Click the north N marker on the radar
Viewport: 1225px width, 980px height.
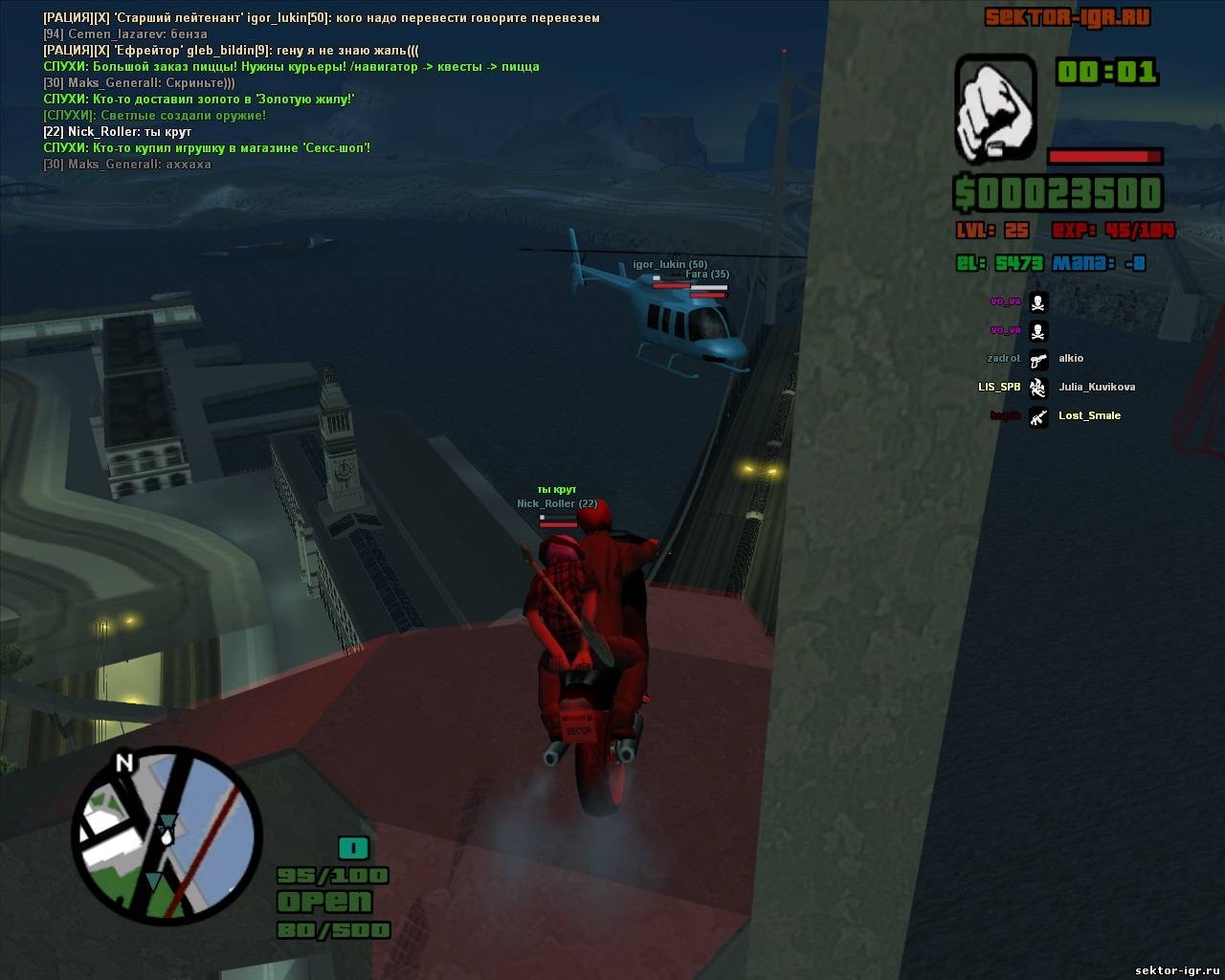click(123, 763)
